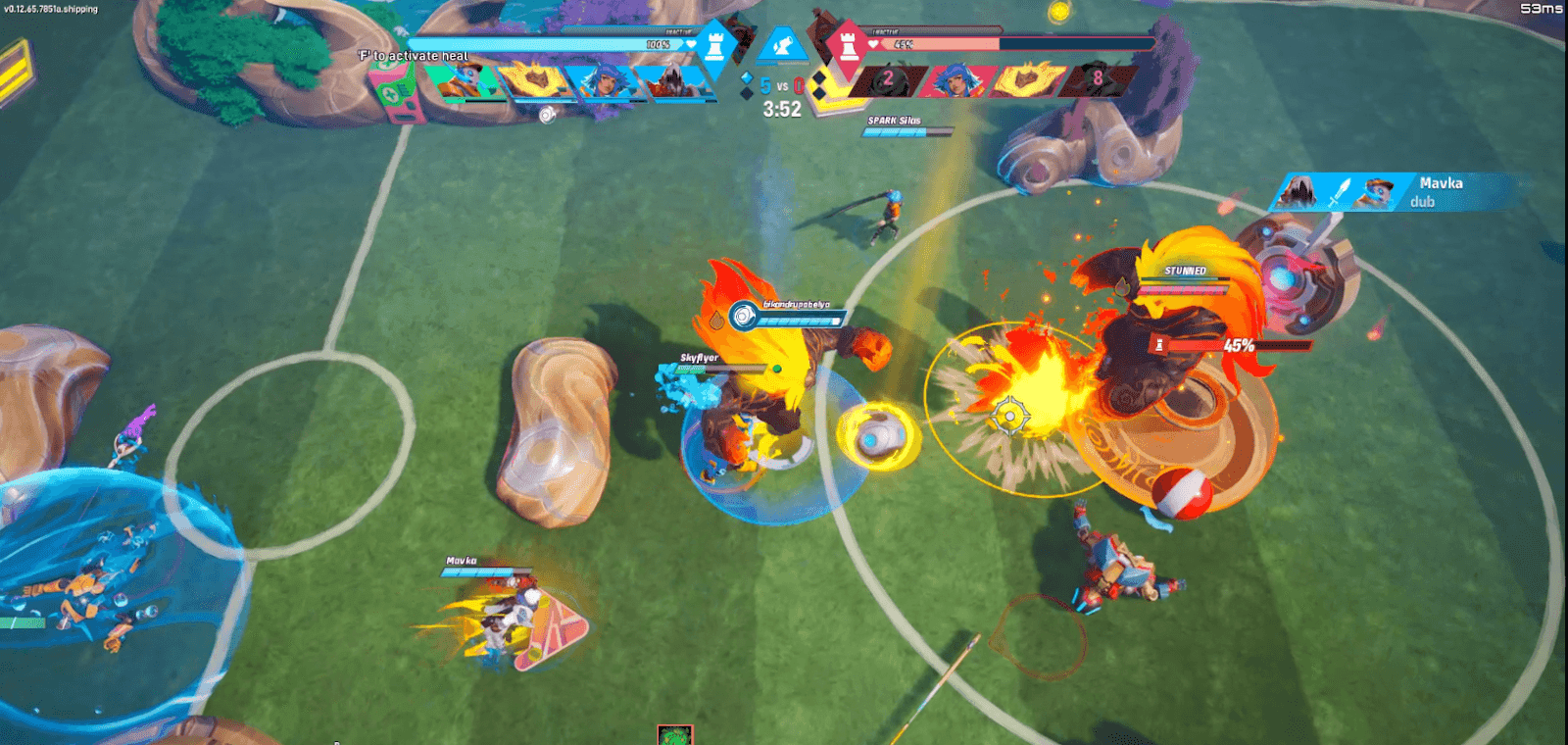Select the first blue team player portrait
The image size is (1568, 745).
[461, 80]
